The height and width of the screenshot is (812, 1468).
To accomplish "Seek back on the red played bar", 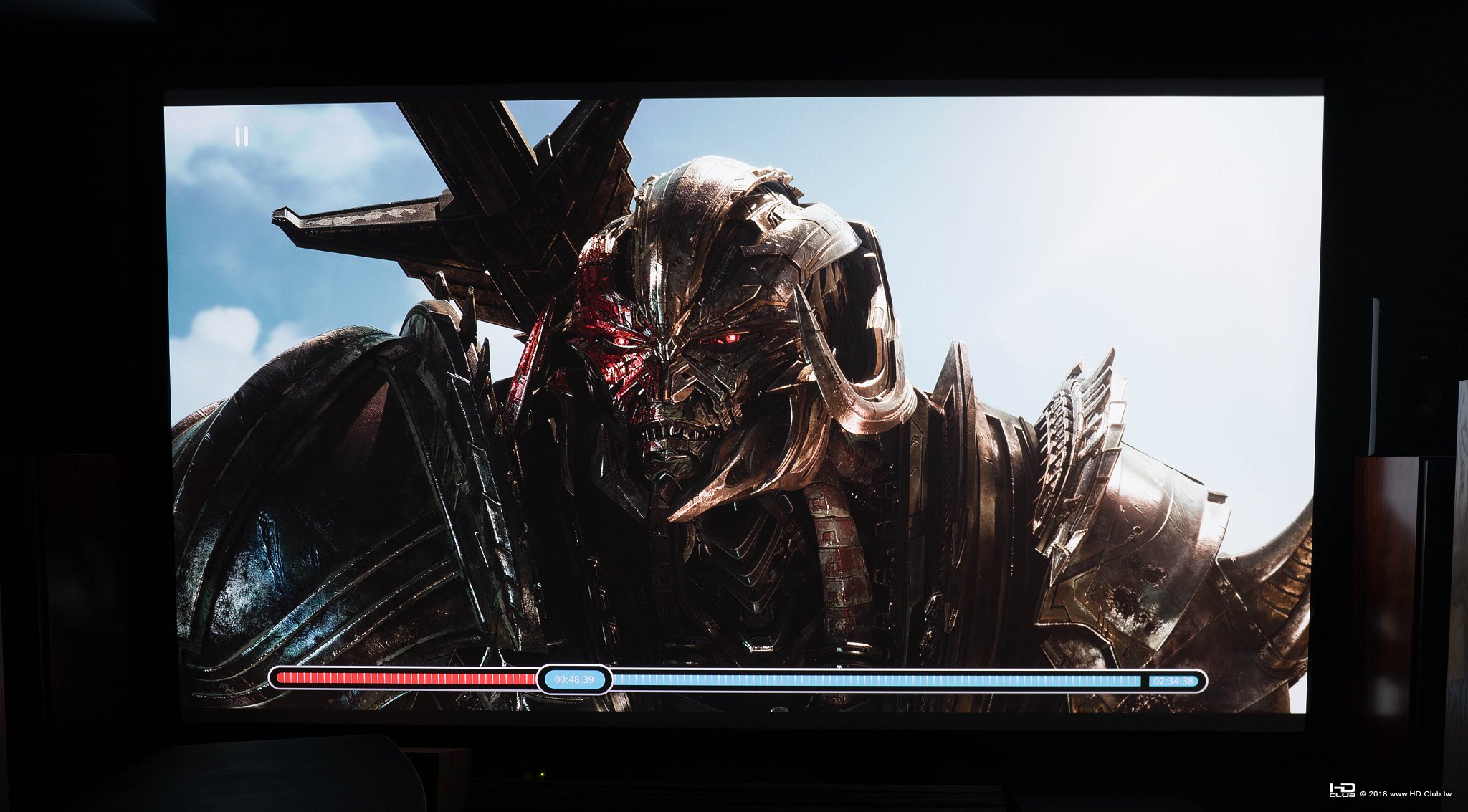I will click(405, 679).
